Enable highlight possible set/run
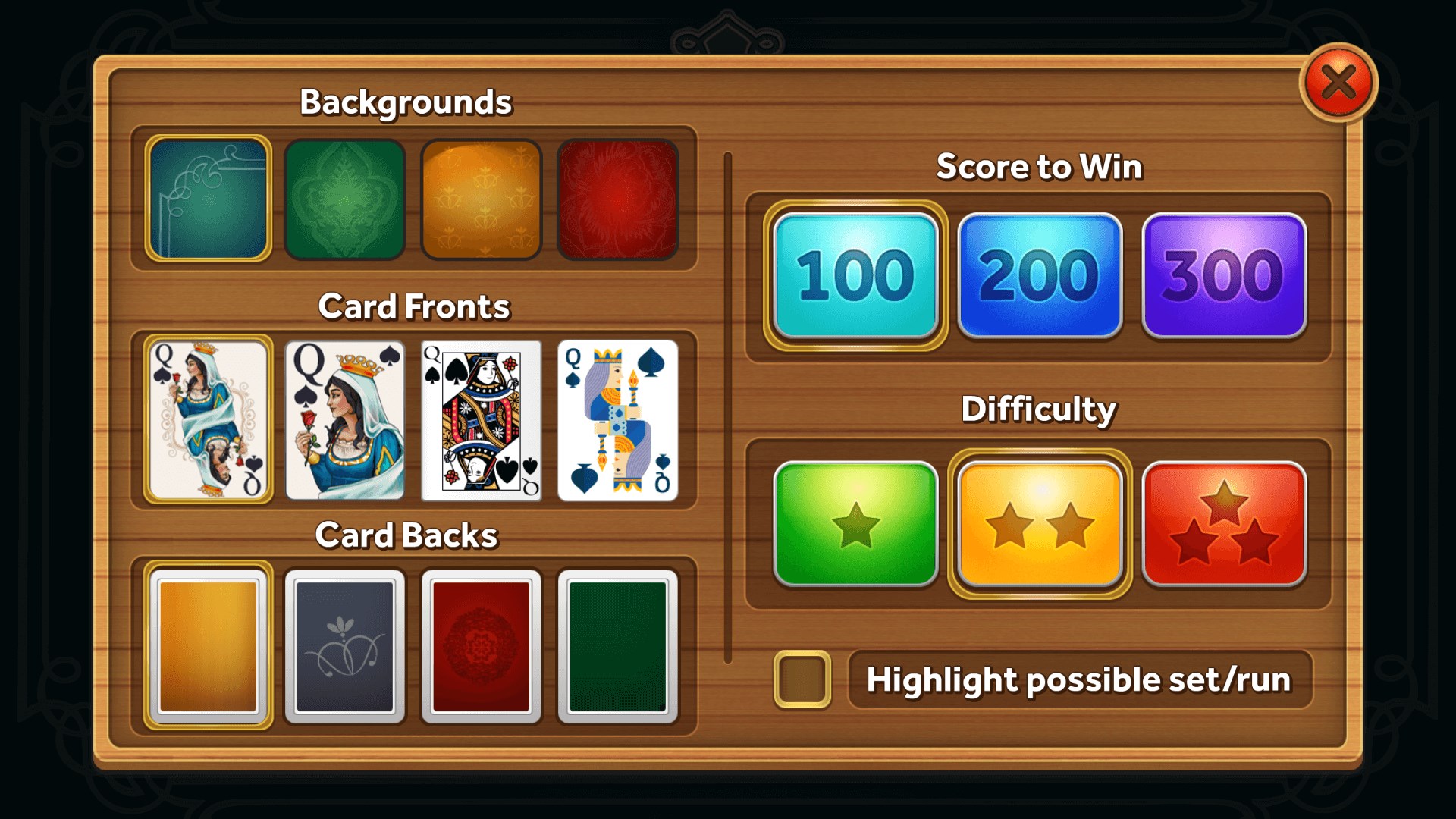The width and height of the screenshot is (1456, 819). click(804, 680)
